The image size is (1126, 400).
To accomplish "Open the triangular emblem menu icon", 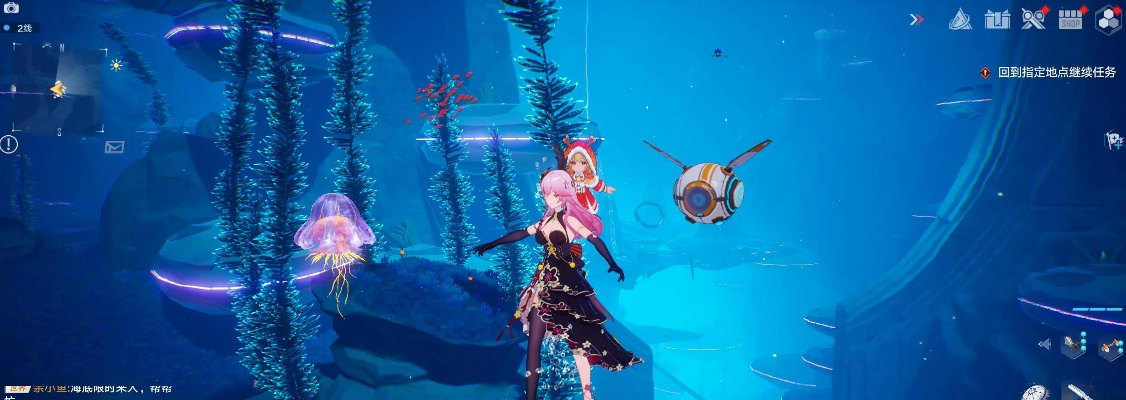I will [x=960, y=18].
